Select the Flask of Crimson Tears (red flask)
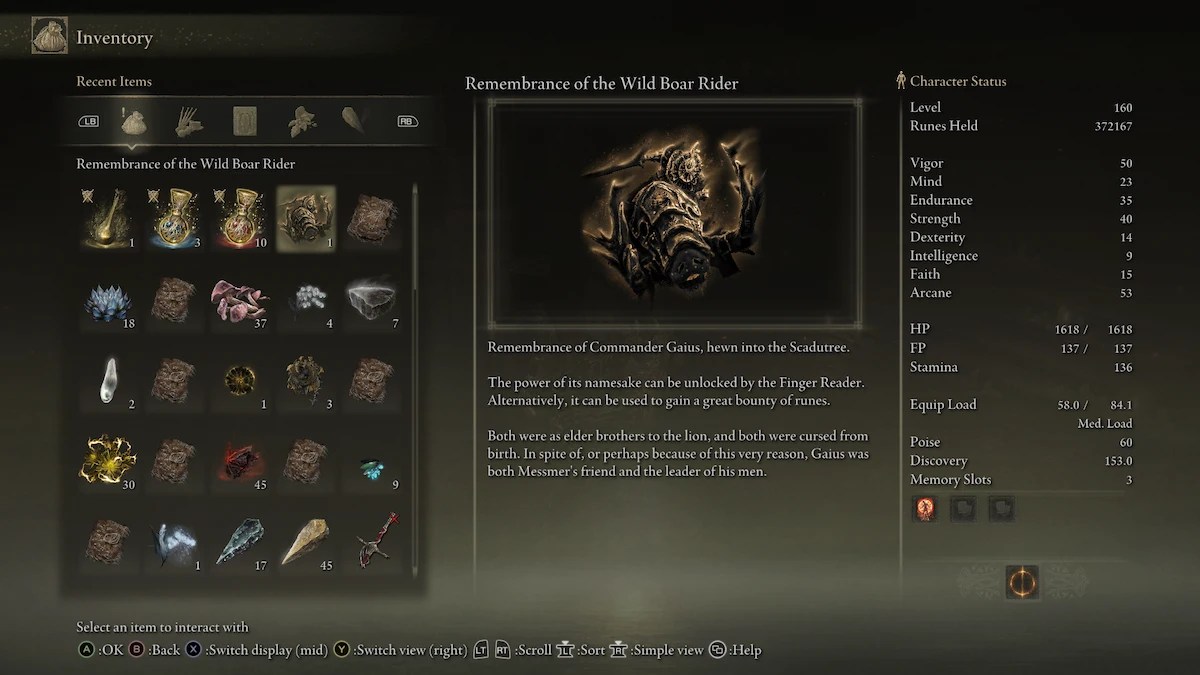The width and height of the screenshot is (1200, 675). coord(239,217)
